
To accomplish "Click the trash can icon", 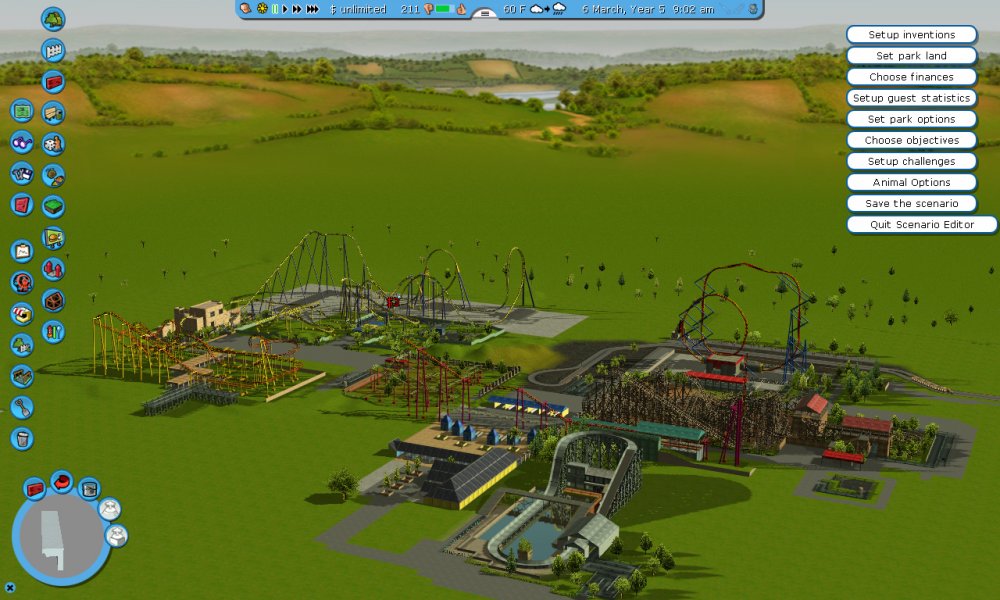I will (x=22, y=438).
